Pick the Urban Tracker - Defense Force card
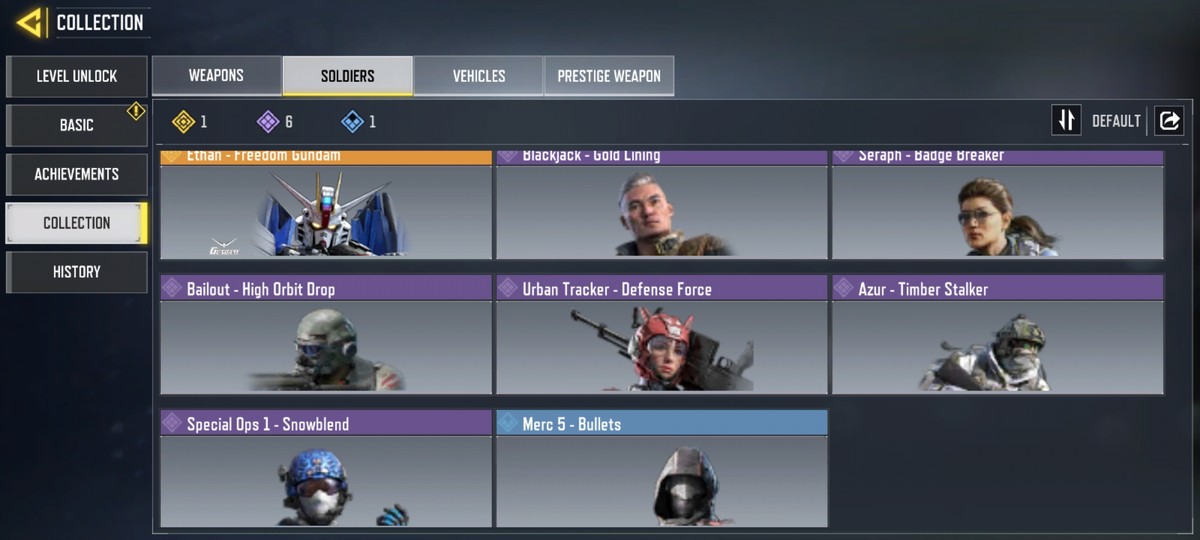 [662, 335]
